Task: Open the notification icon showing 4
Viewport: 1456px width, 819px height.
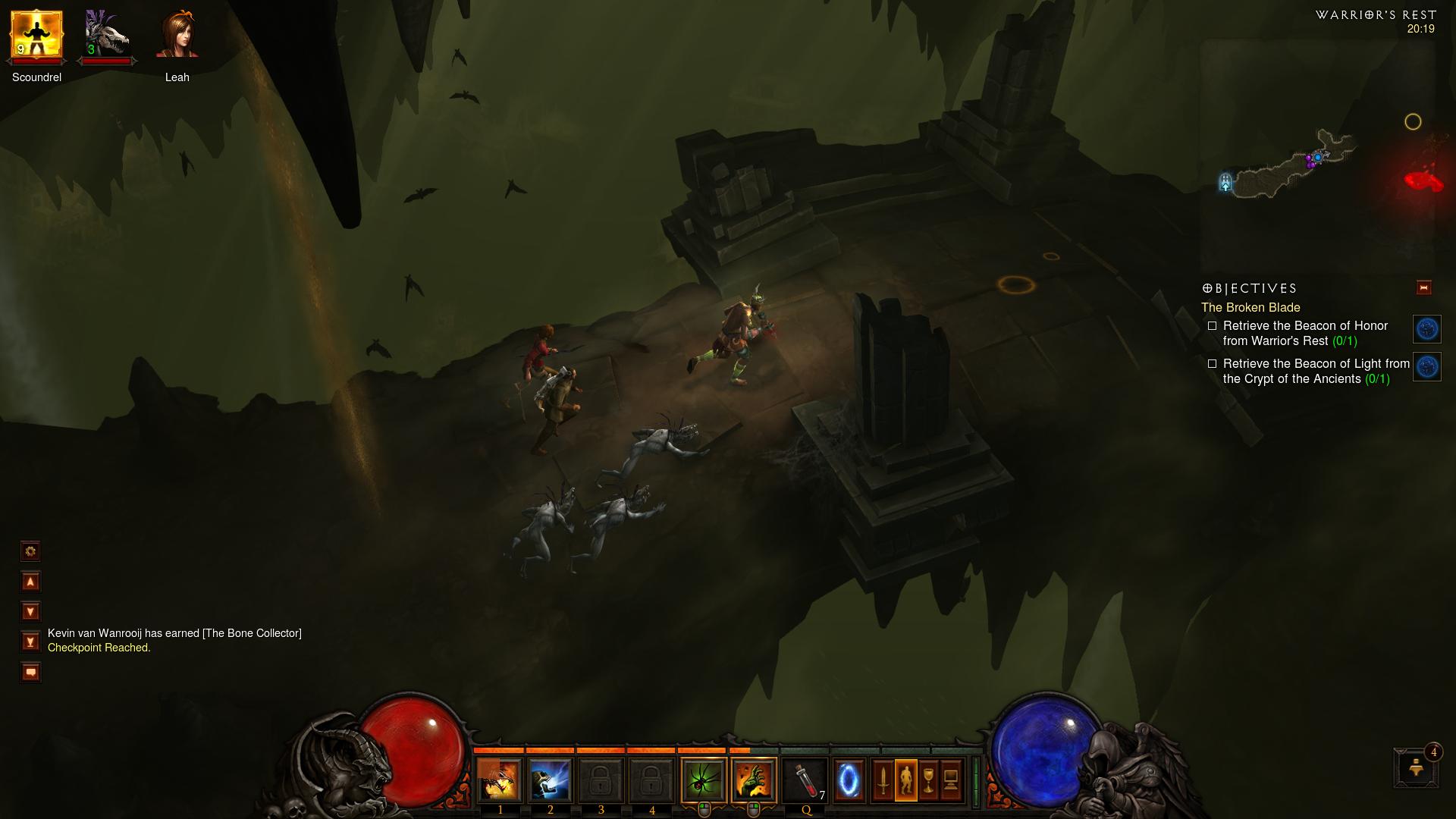Action: 1417,767
